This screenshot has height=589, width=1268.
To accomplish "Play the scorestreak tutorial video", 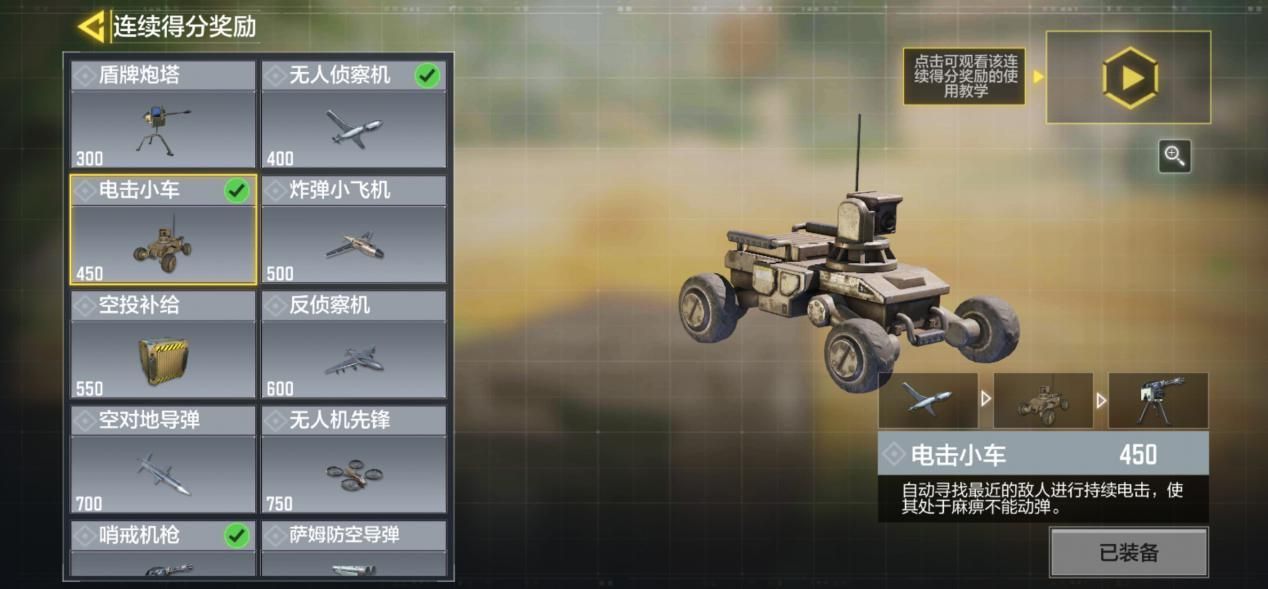I will pos(1129,77).
